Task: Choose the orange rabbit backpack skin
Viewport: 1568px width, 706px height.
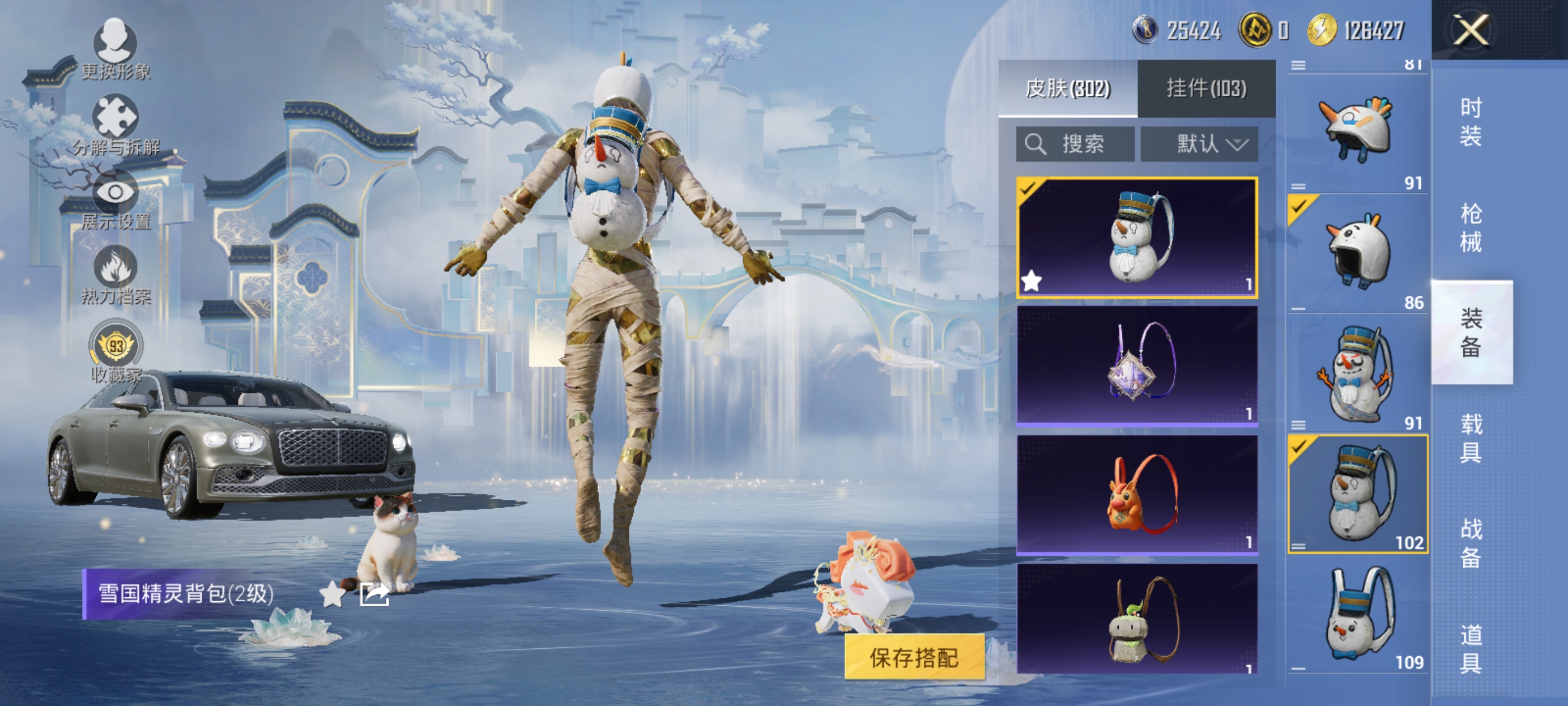Action: pyautogui.click(x=1137, y=494)
